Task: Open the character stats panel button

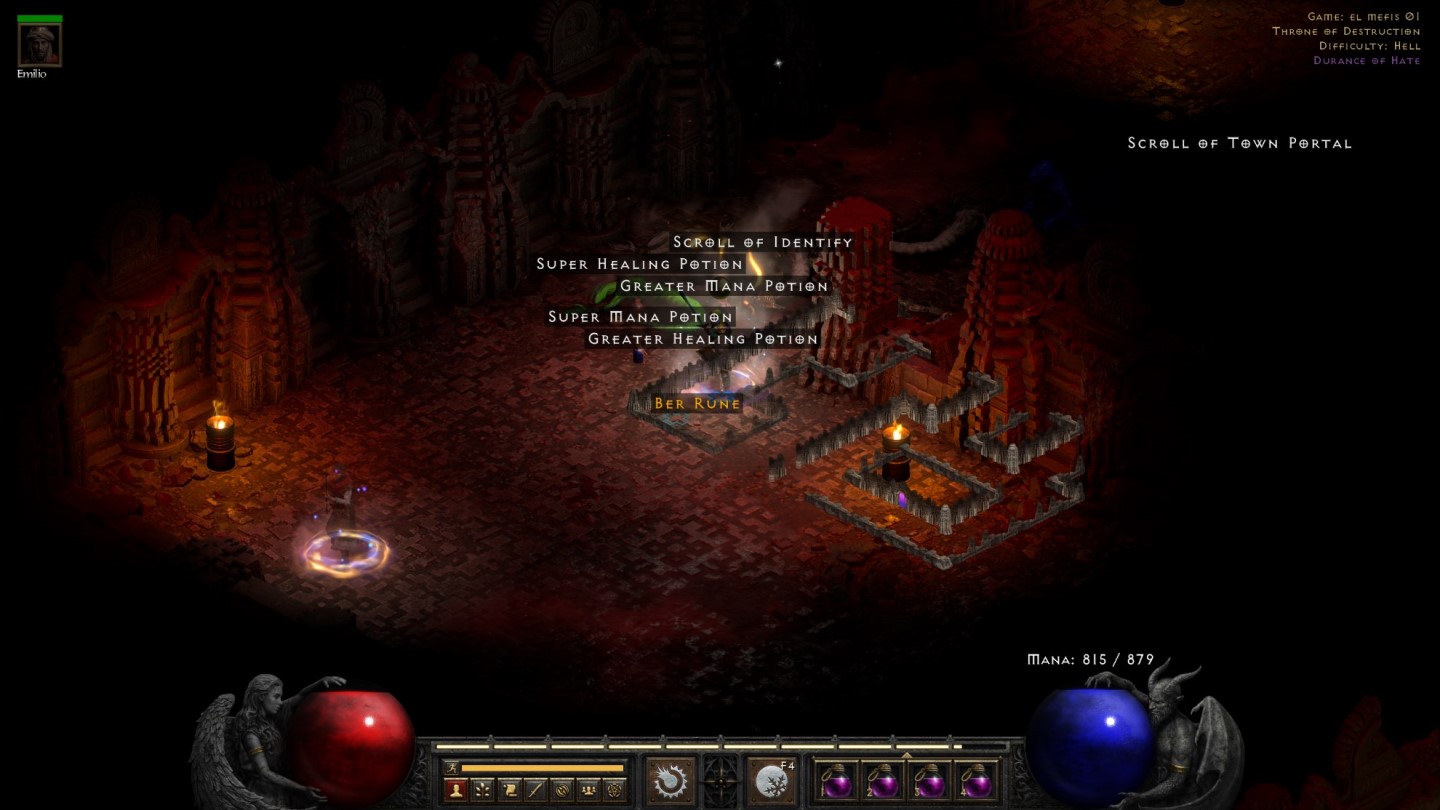Action: (x=456, y=789)
